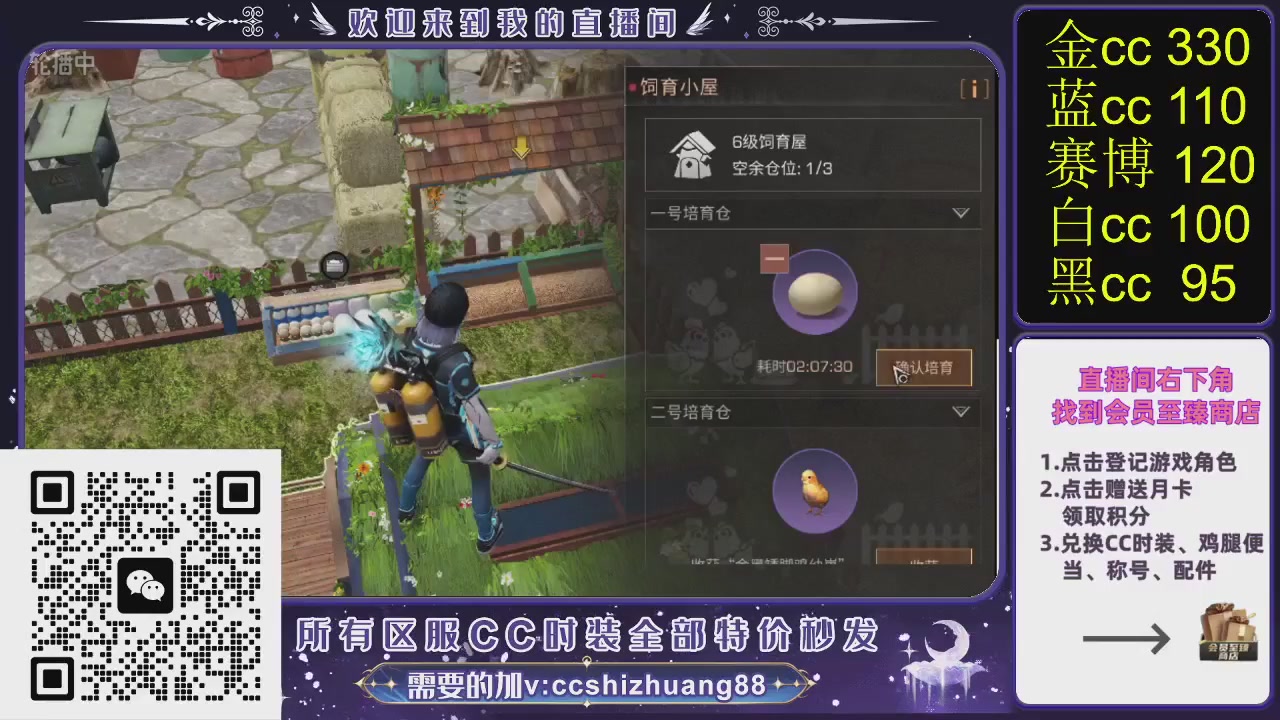This screenshot has height=720, width=1280.
Task: Click the minus stepper above the egg
Action: [774, 258]
